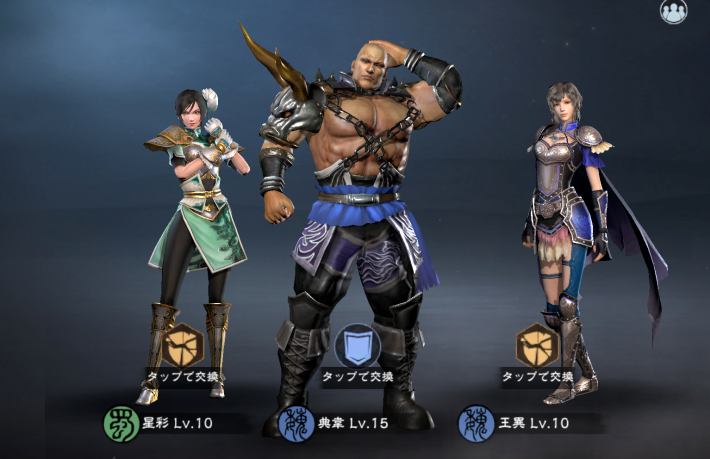Viewport: 710px width, 459px height.
Task: Open the party members icon
Action: 673,11
